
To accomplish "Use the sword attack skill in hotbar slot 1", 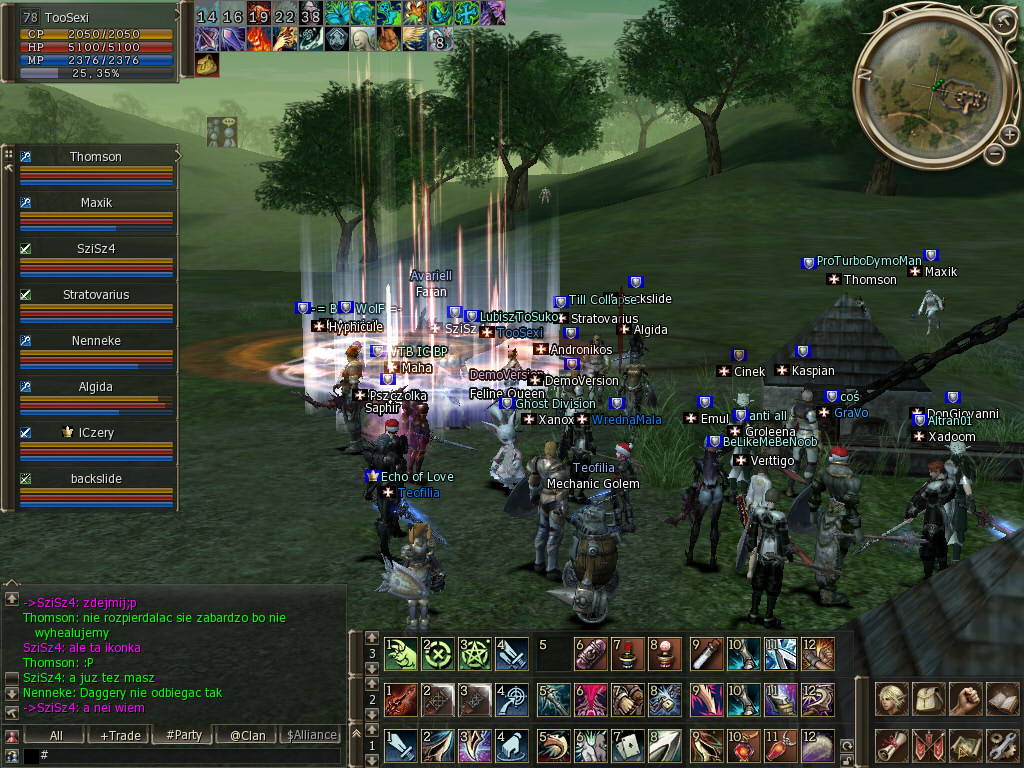I will (x=401, y=746).
